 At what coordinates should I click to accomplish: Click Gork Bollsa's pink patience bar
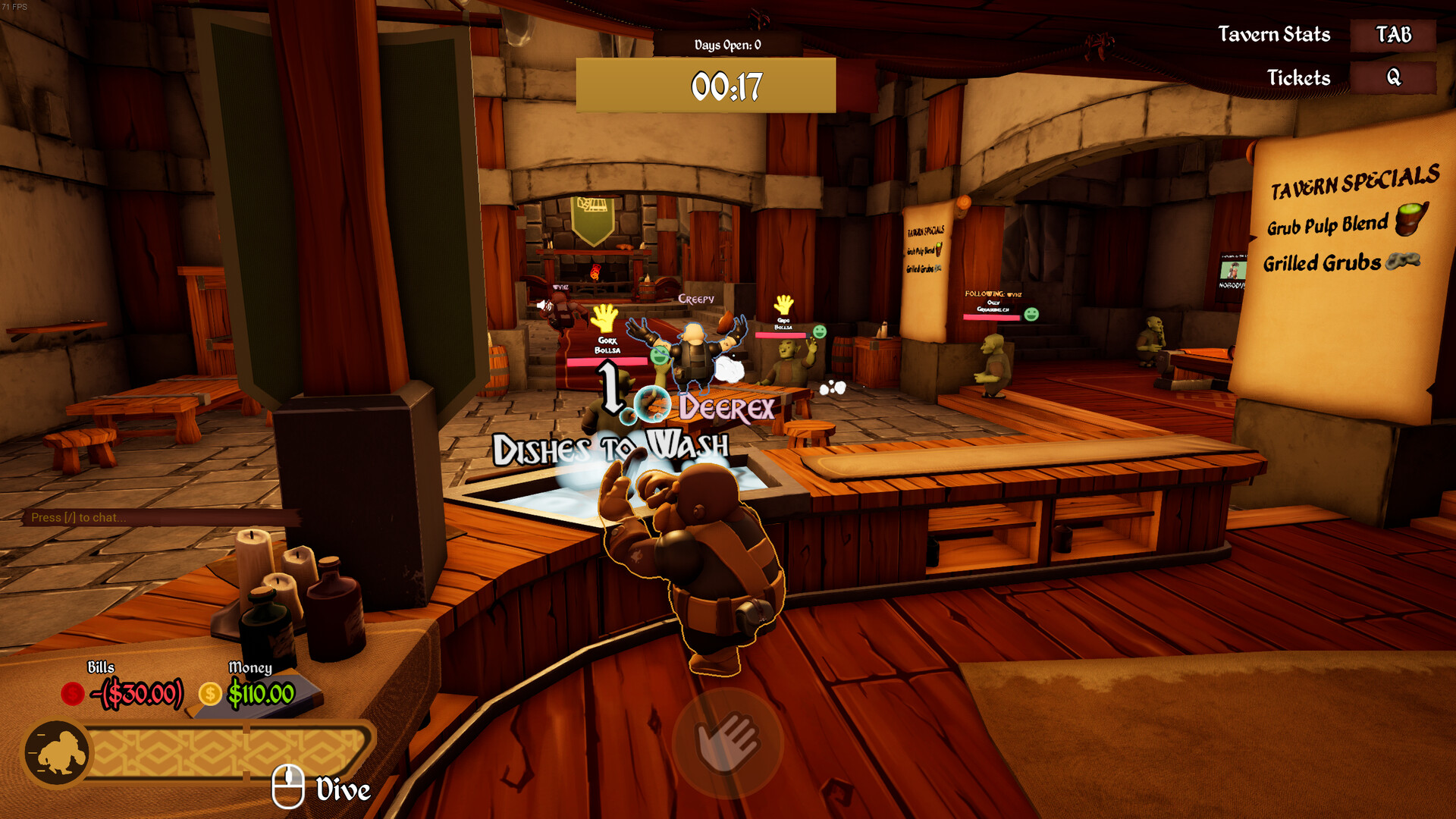point(608,362)
